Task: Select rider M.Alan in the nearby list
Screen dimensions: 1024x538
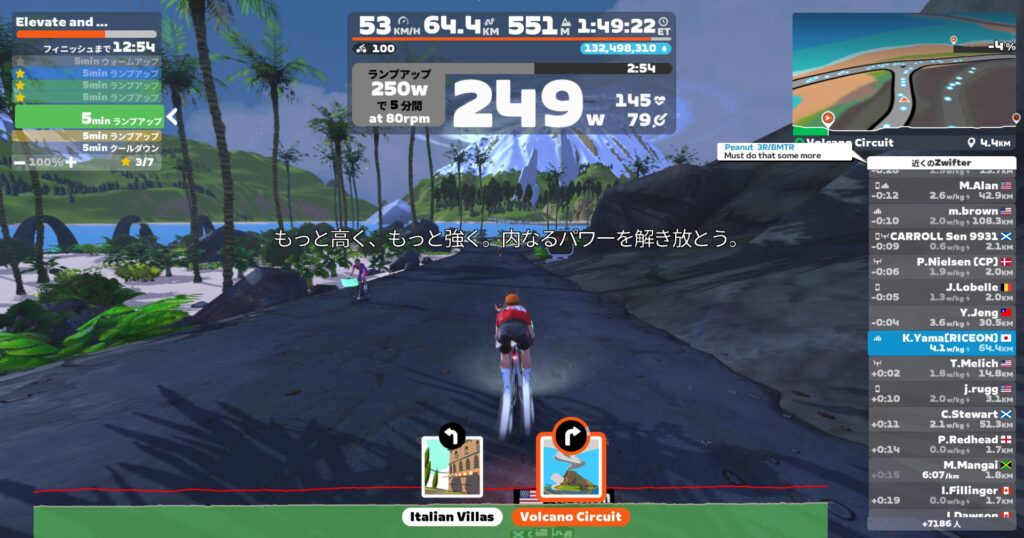Action: coord(941,190)
